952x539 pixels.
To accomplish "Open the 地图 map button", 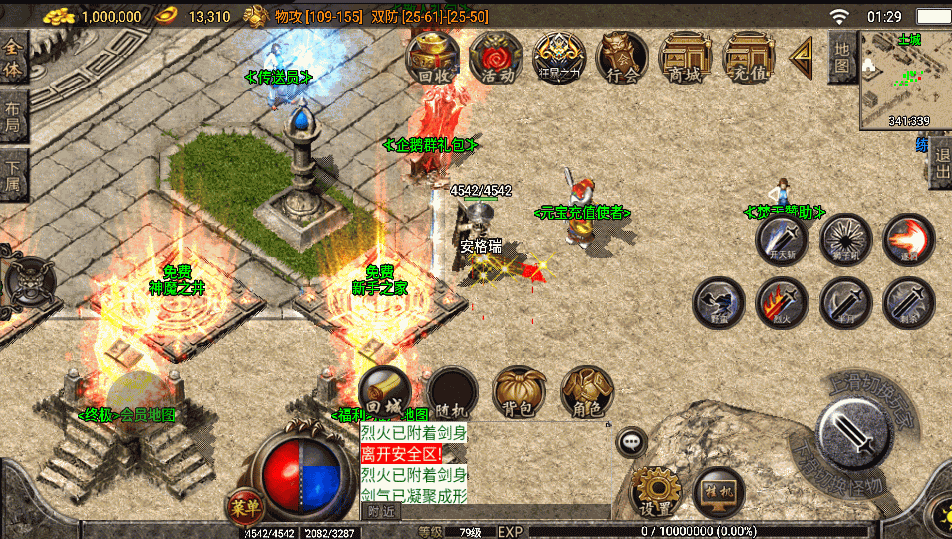I will pos(842,57).
